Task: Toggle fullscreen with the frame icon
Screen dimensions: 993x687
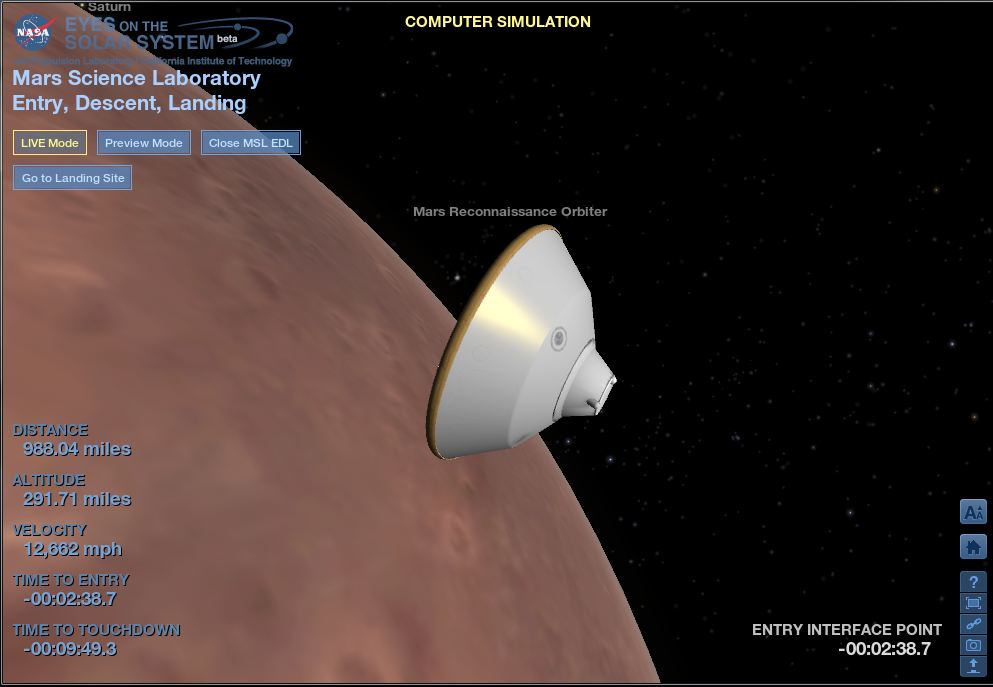Action: (x=973, y=603)
